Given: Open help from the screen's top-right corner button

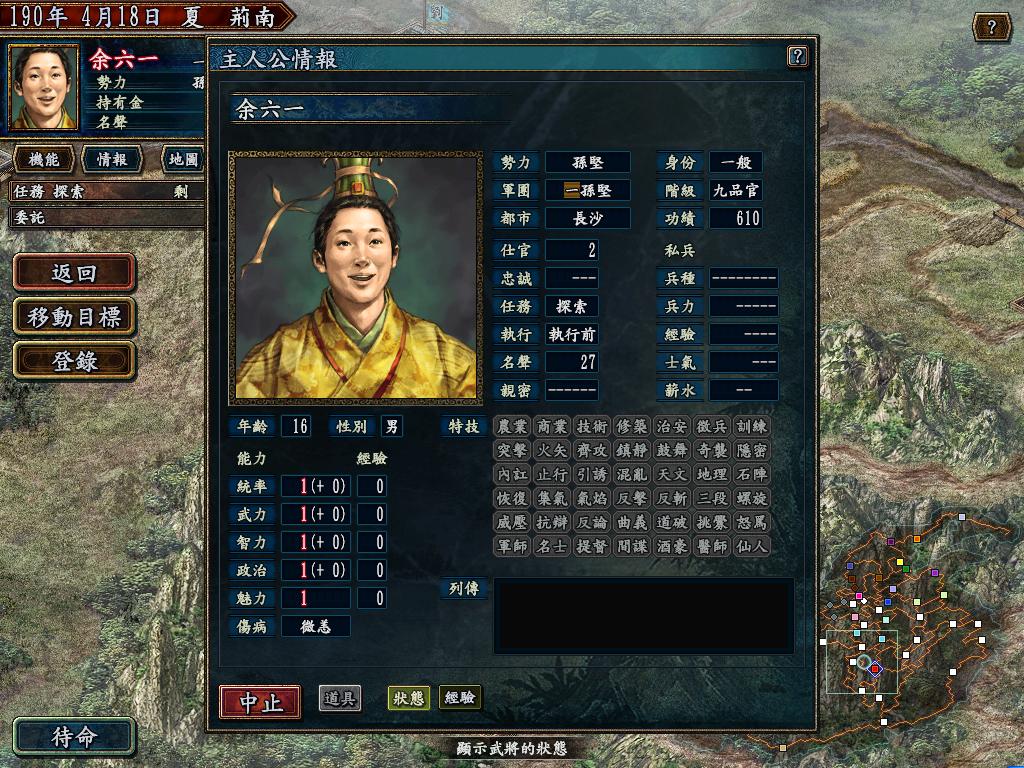Looking at the screenshot, I should 991,27.
